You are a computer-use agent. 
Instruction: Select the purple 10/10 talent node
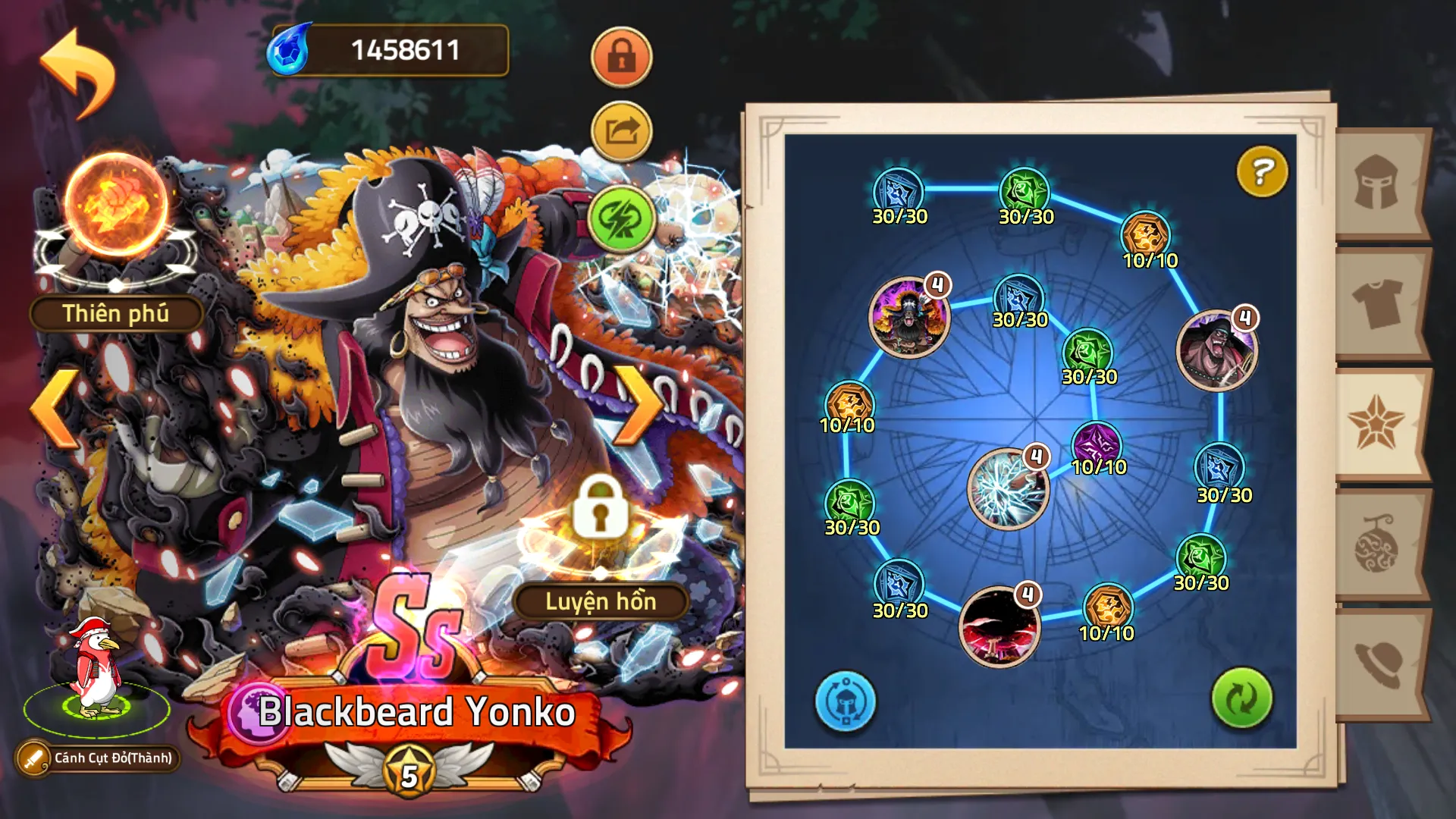1097,444
